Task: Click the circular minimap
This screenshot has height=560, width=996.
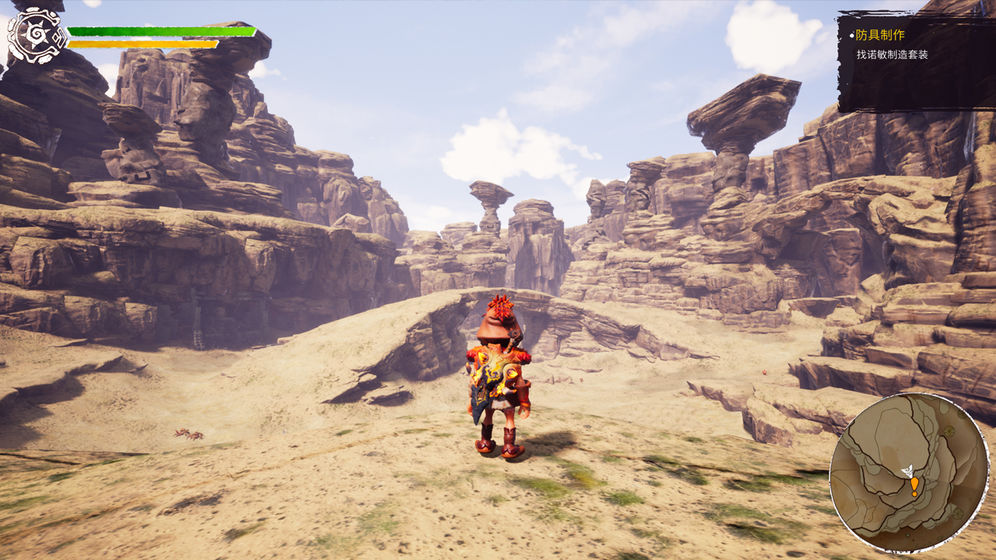Action: (x=908, y=473)
